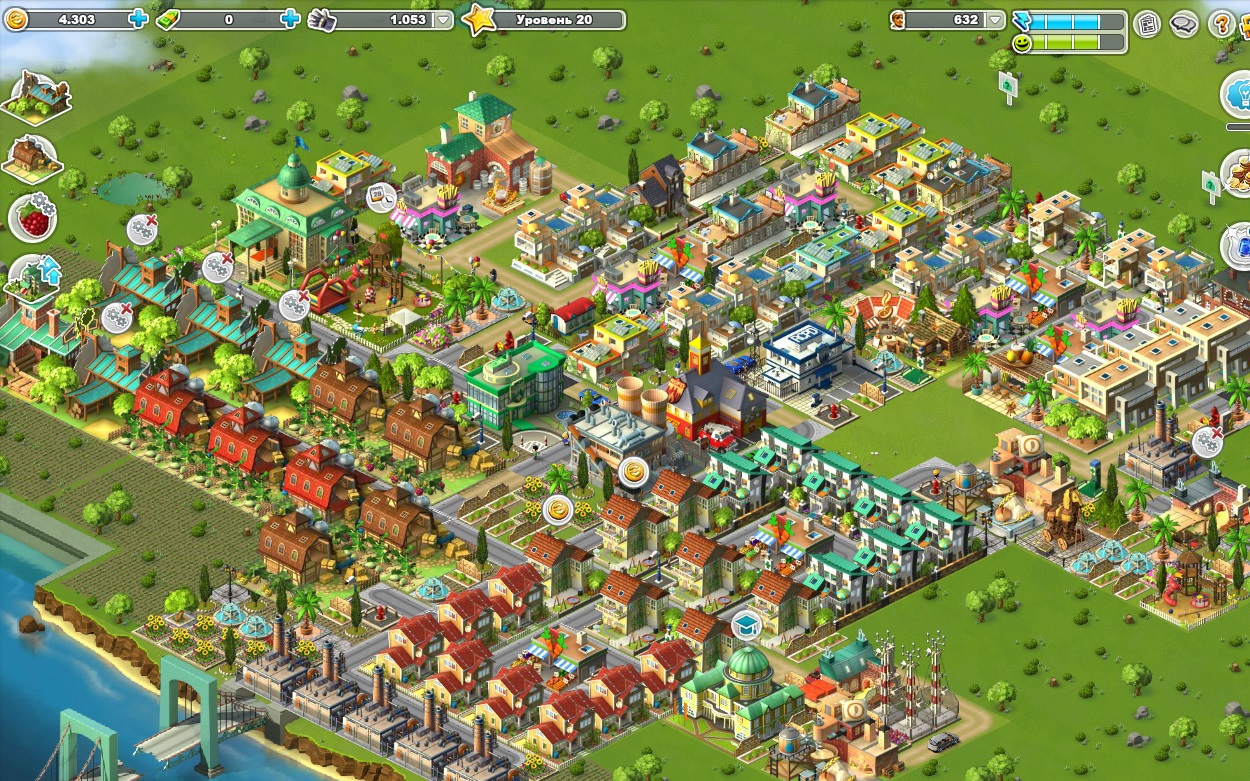Collect the coin bubble above the houses
The width and height of the screenshot is (1250, 781).
tap(633, 471)
